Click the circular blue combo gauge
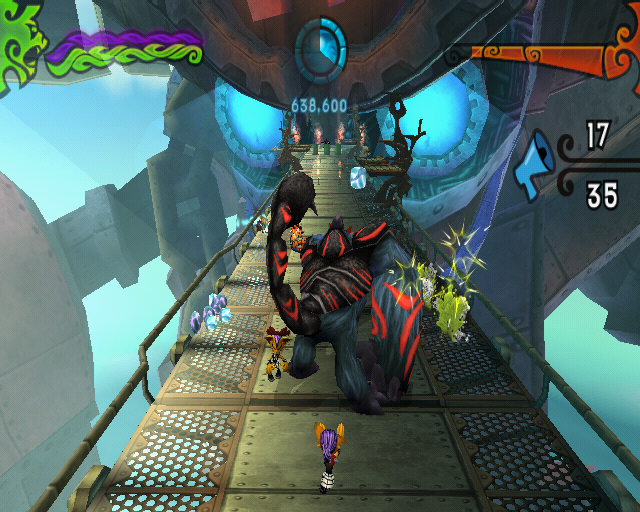This screenshot has width=640, height=512. coord(320,45)
